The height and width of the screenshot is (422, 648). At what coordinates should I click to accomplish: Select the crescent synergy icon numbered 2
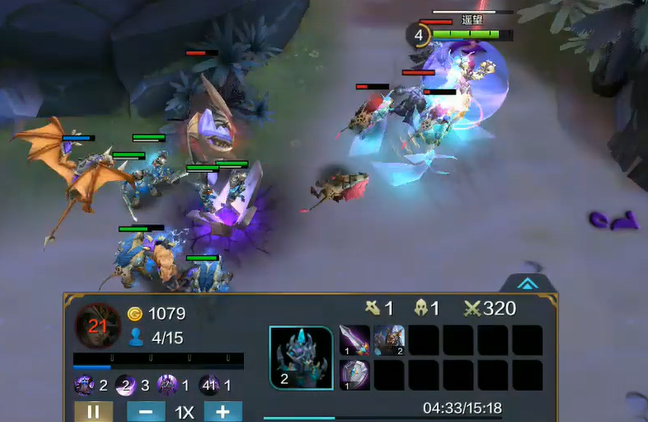coord(127,385)
